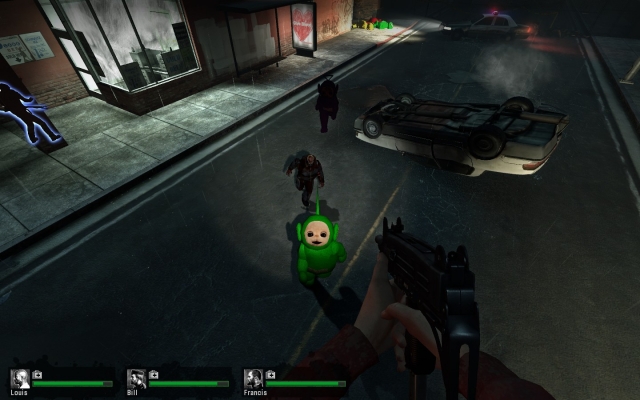Select Louis's teammate portrait
640x400 pixels.
19,378
